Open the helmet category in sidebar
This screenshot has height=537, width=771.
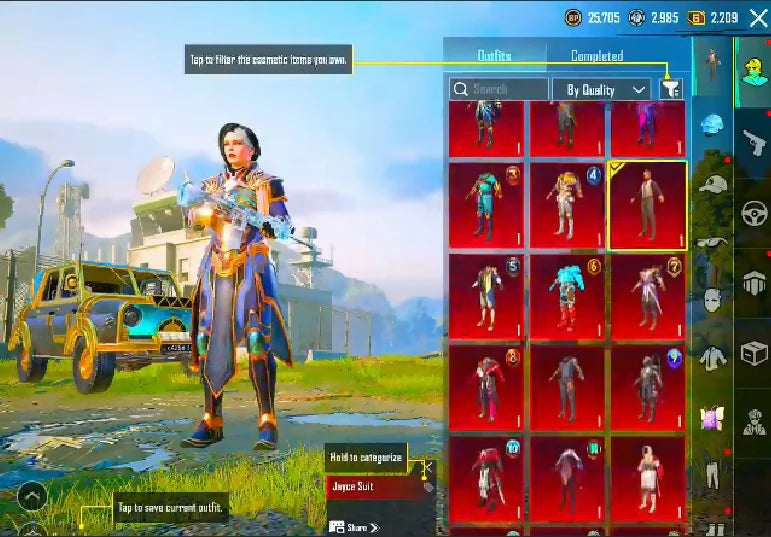point(712,125)
